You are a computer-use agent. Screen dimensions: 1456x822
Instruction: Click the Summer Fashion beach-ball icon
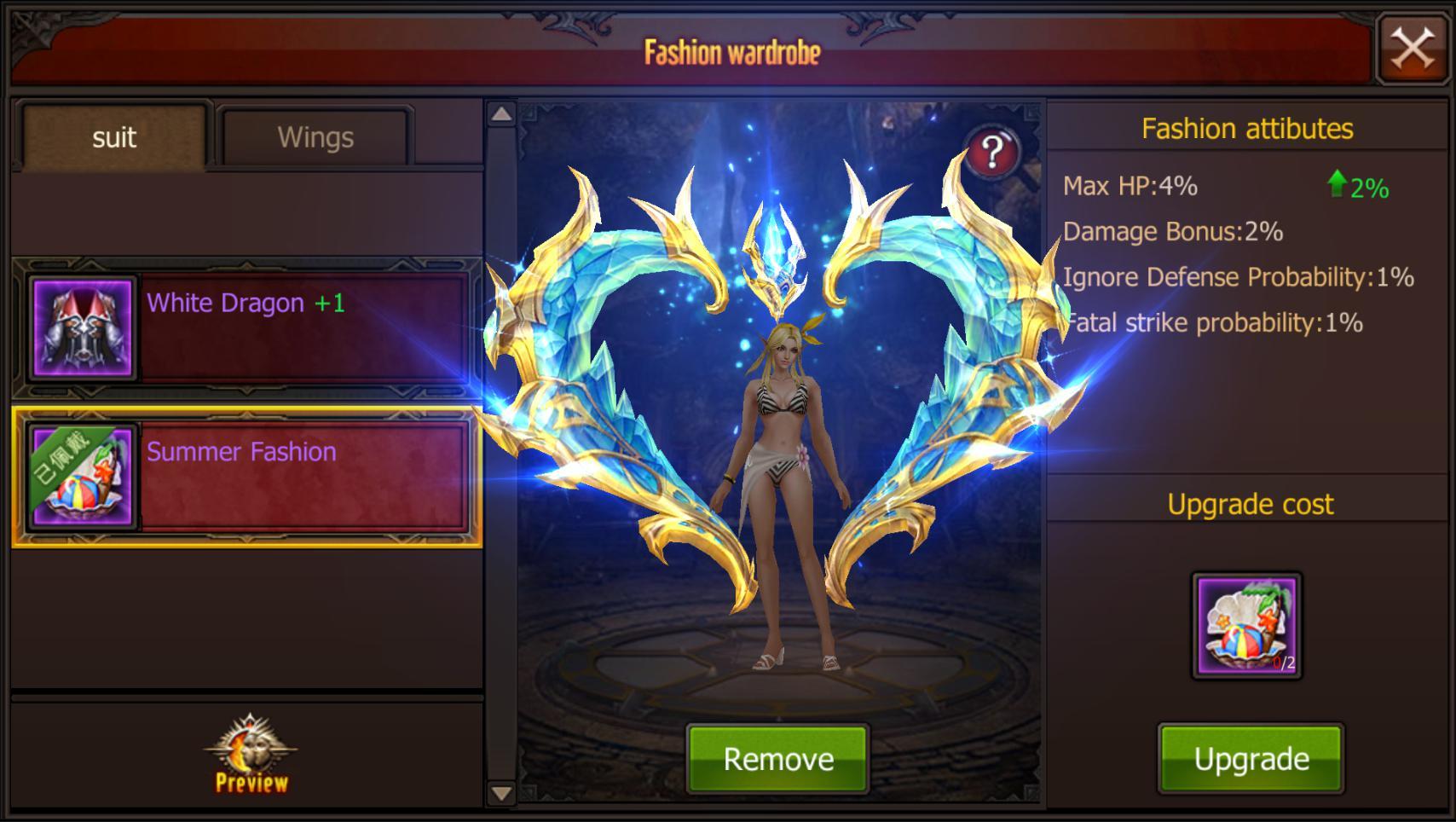(x=81, y=478)
